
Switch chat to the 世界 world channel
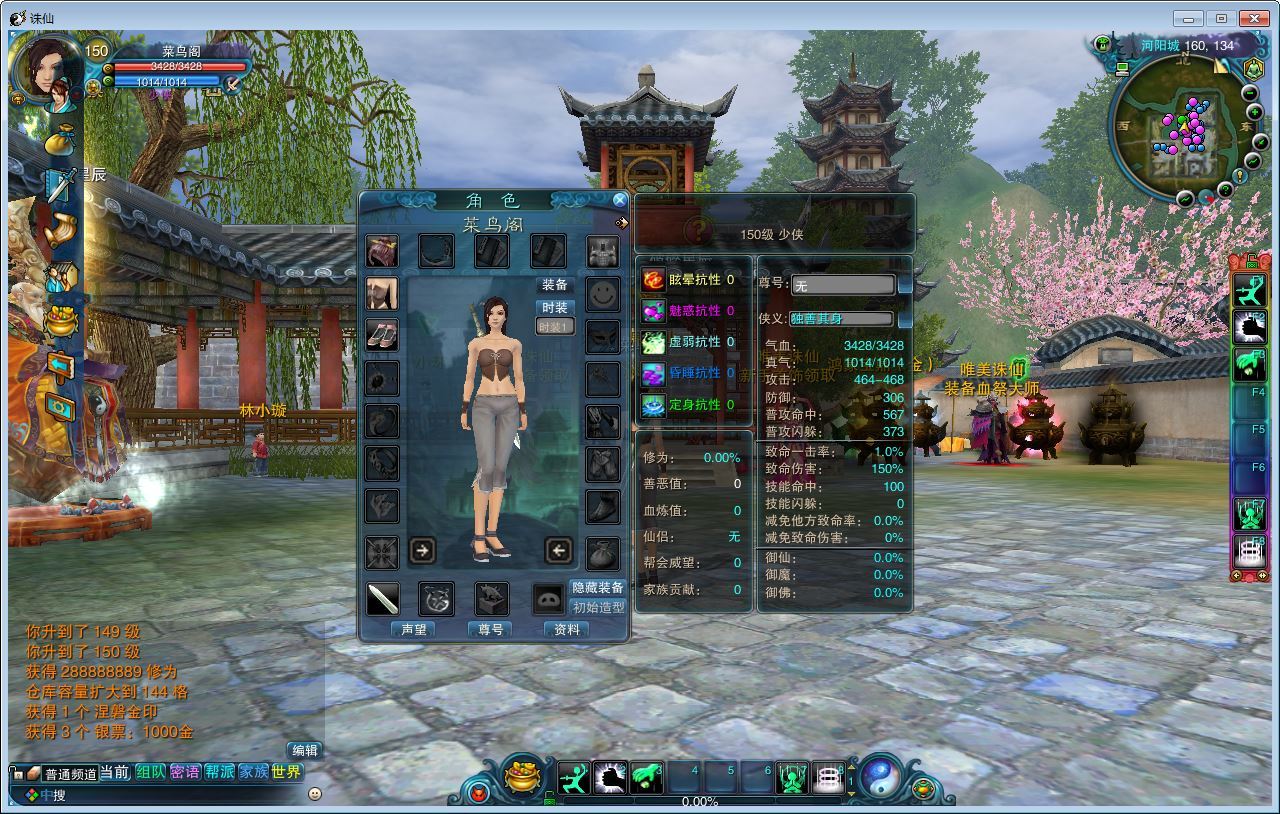point(286,772)
